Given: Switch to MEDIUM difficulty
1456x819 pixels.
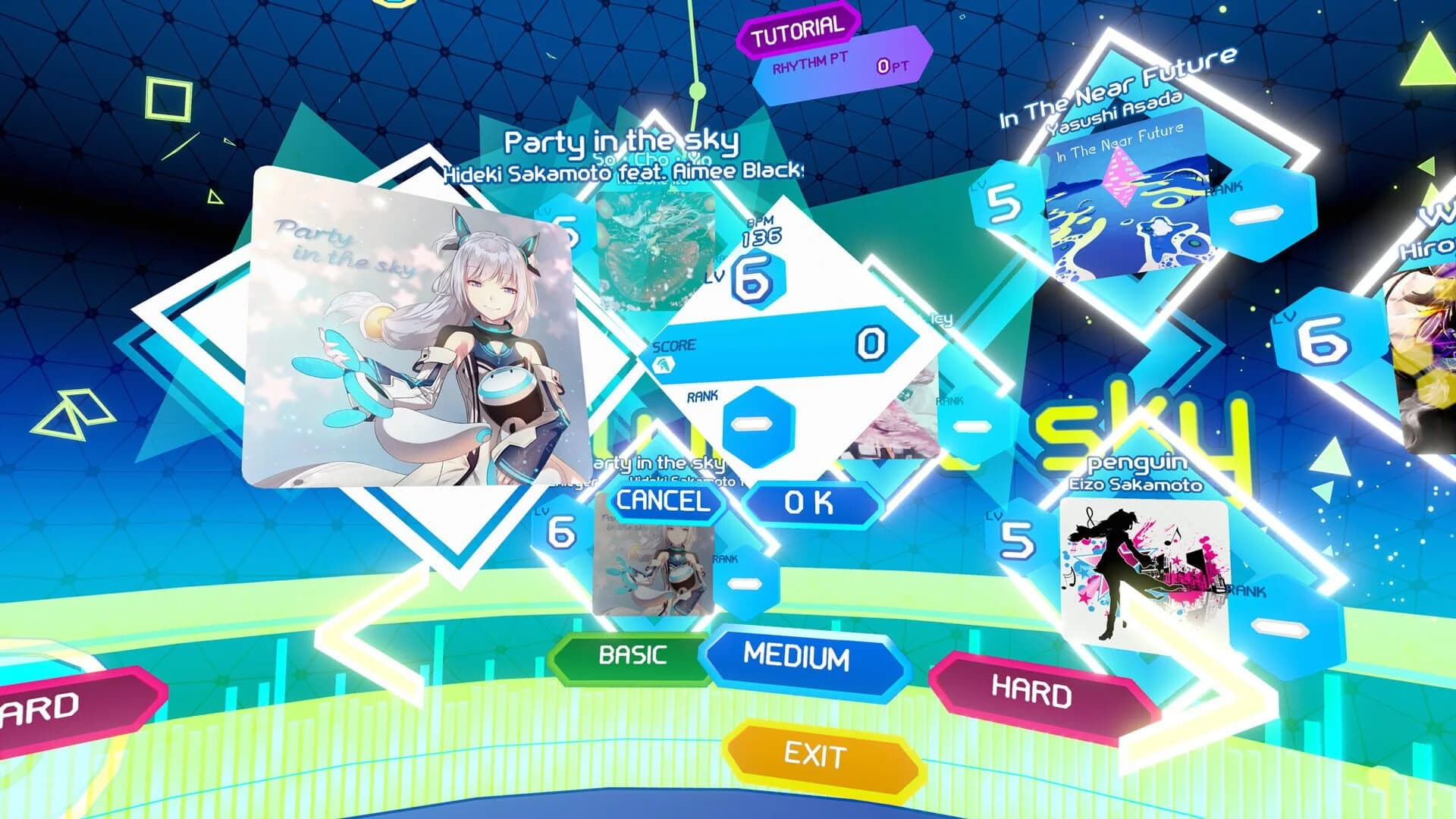Looking at the screenshot, I should coord(796,655).
